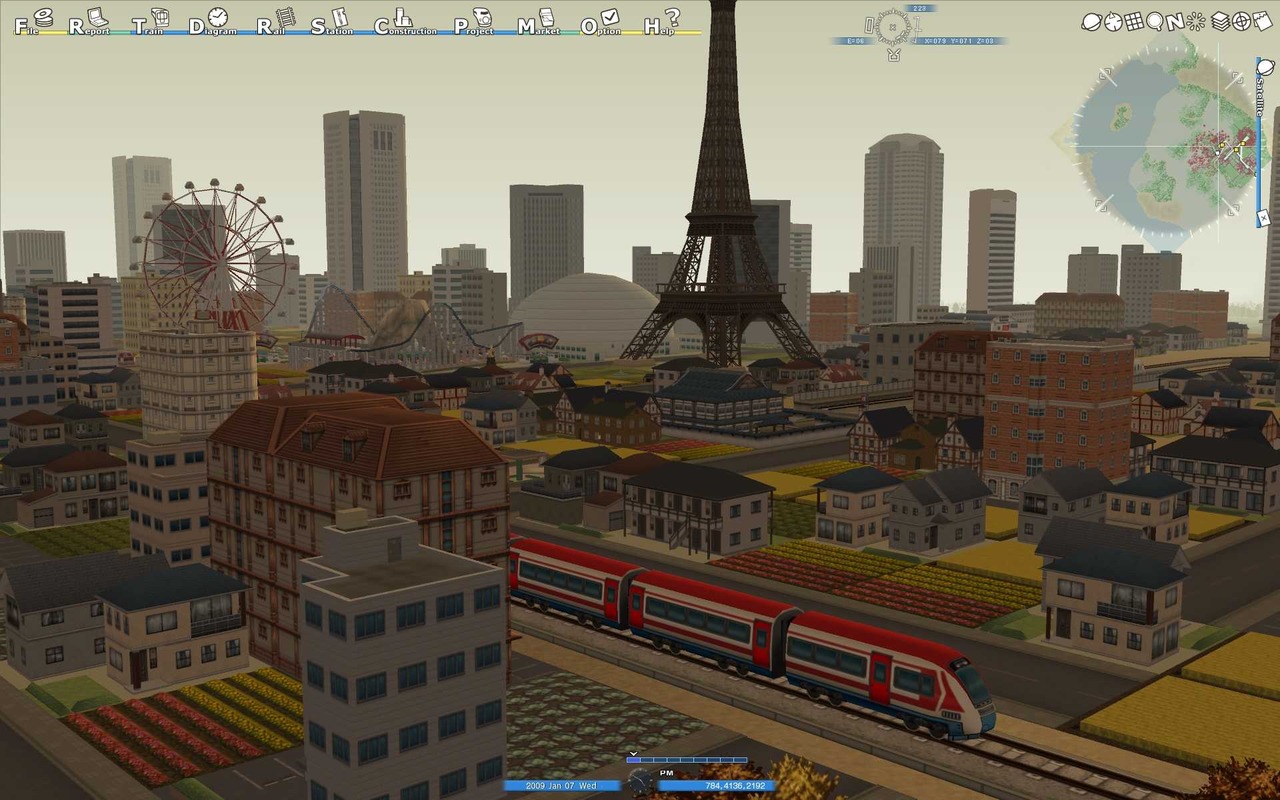The width and height of the screenshot is (1280, 800).
Task: Open the Project menu
Action: point(476,21)
